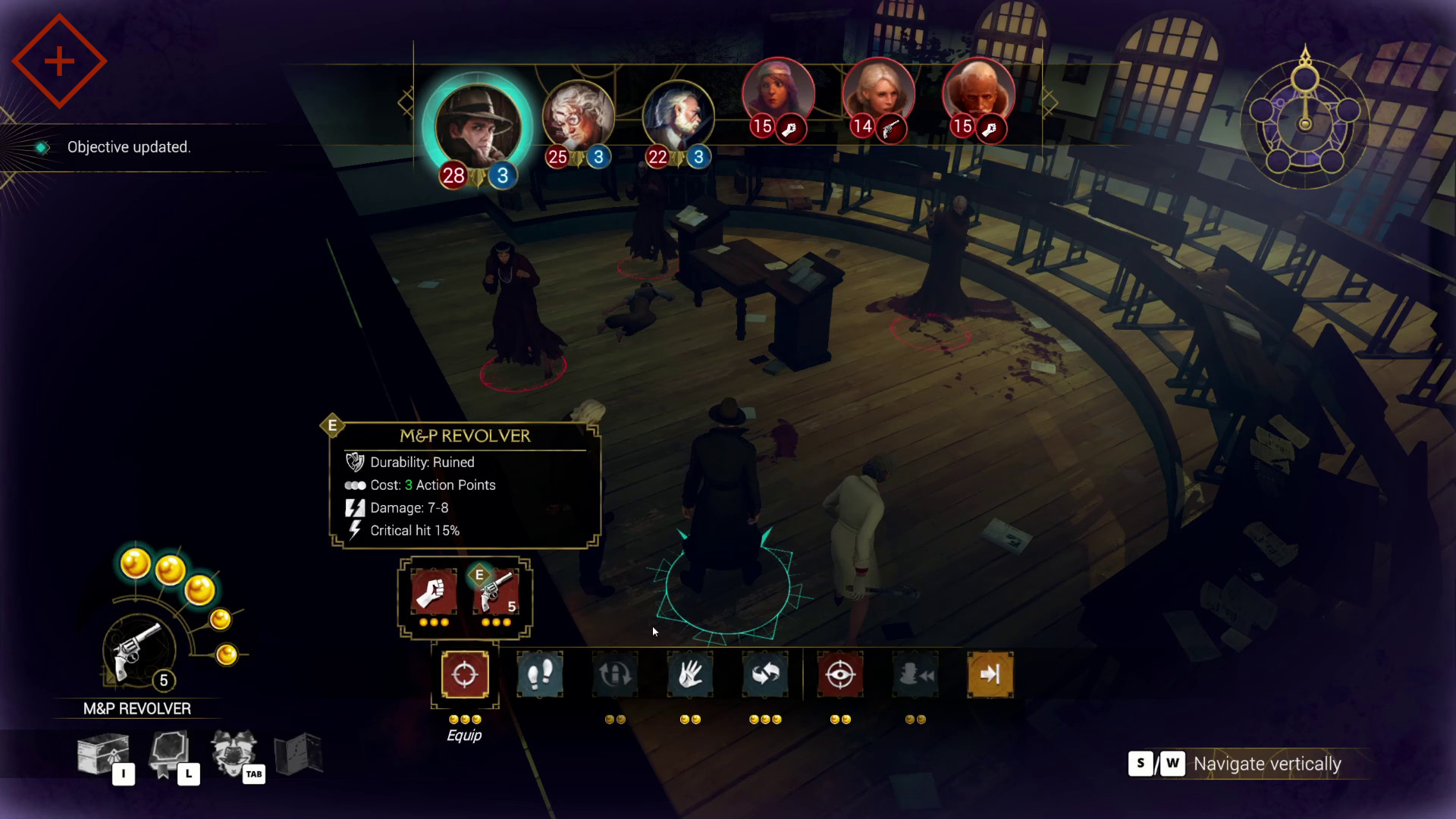Target the blonde enemy portrait with pistol
This screenshot has width=1456, height=819.
878,93
